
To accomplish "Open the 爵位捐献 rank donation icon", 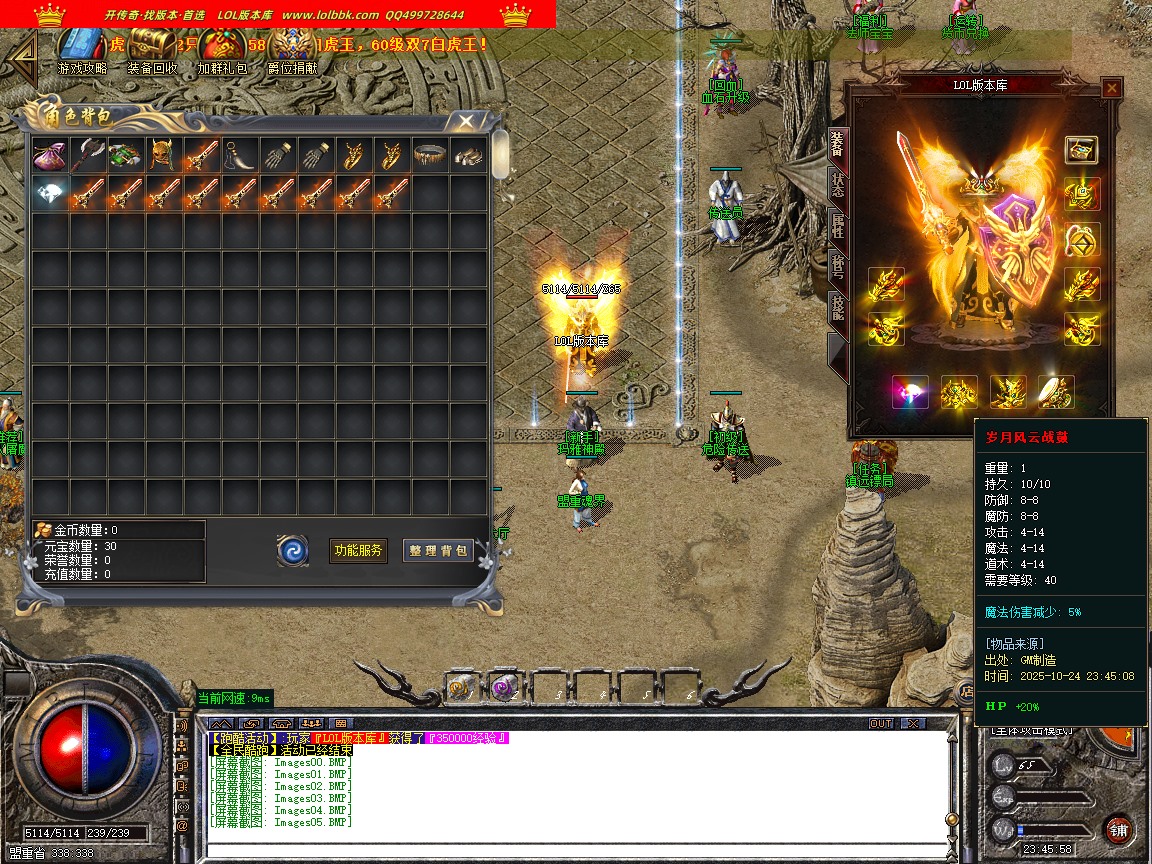I will coord(292,46).
